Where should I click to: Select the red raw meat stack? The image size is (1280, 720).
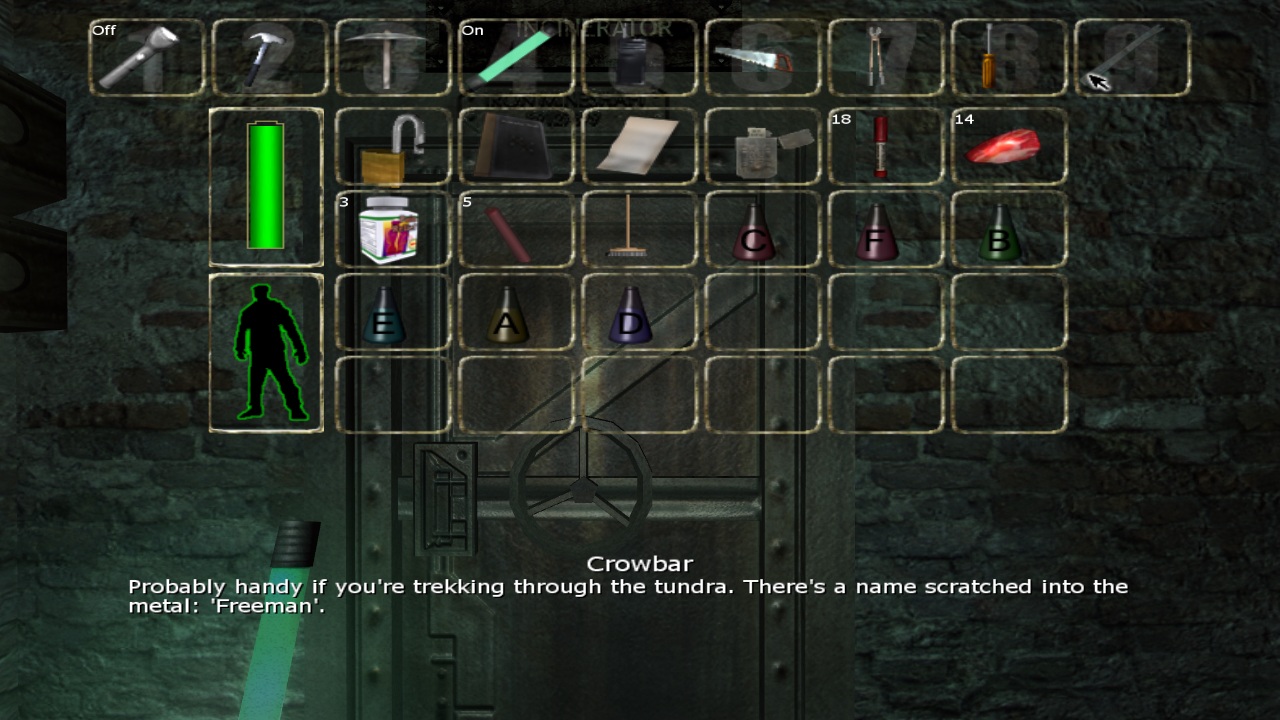[1008, 147]
